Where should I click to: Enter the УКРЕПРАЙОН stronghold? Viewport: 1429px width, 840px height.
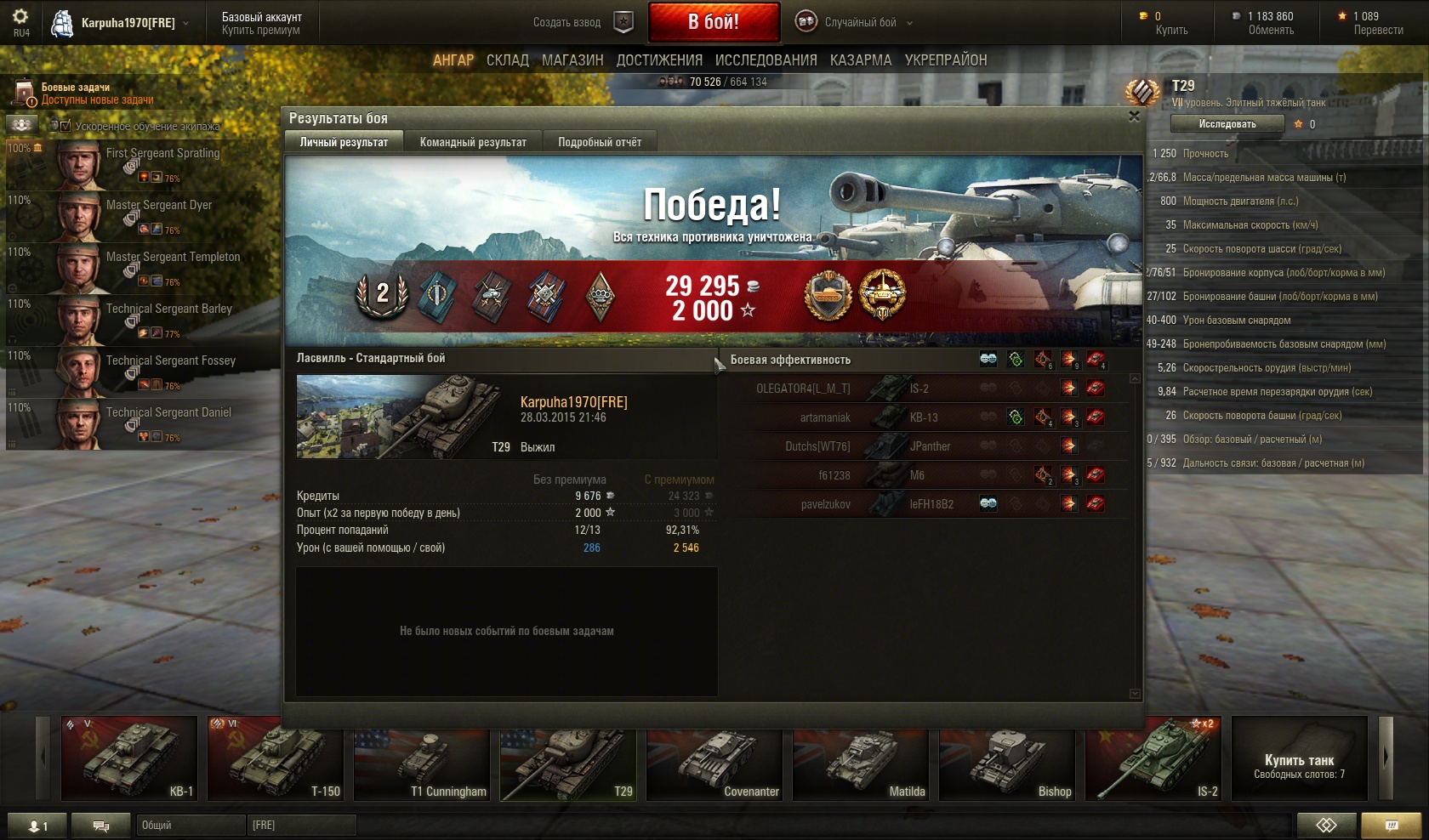946,60
